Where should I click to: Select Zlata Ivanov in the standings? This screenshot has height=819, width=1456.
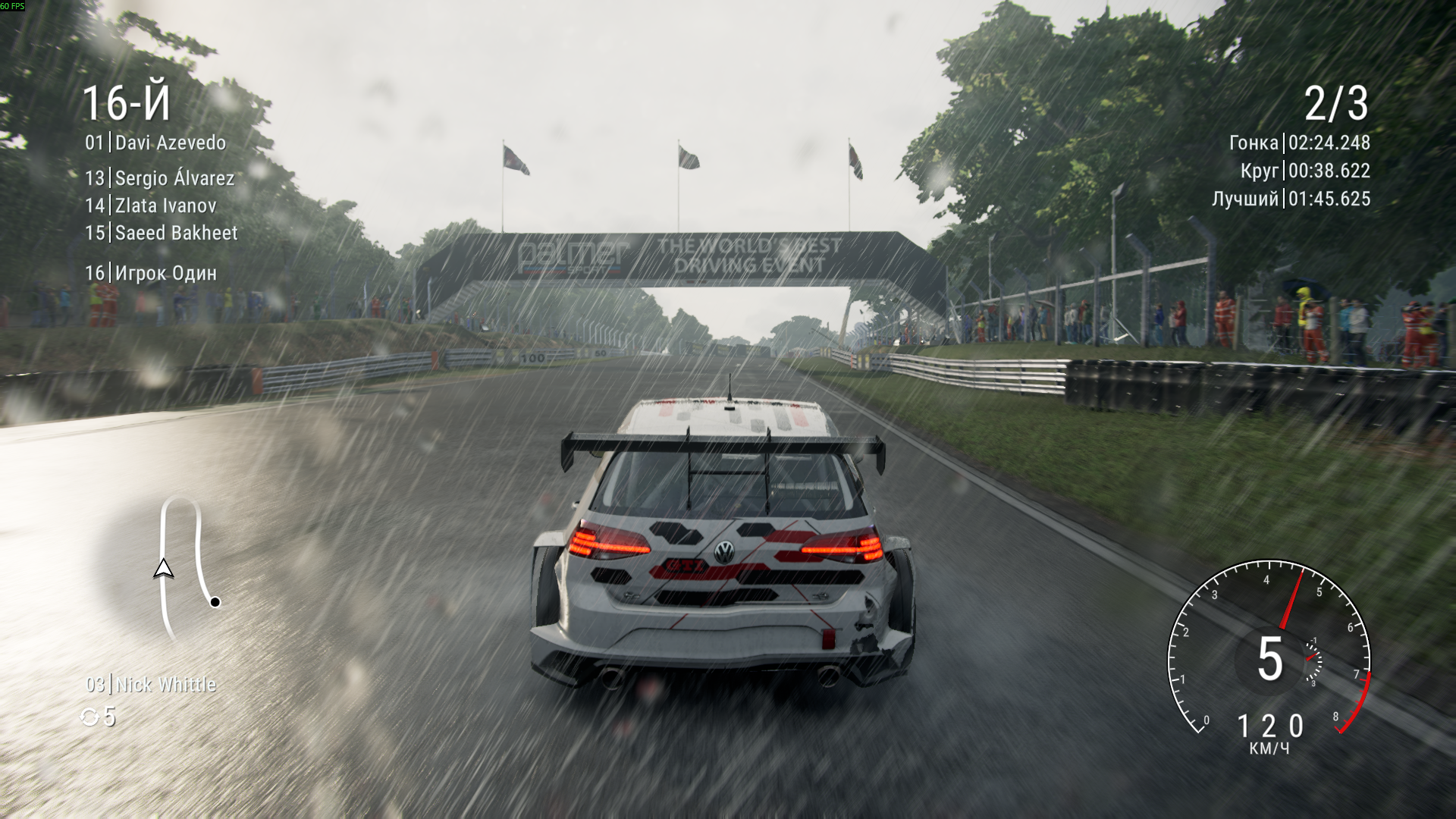[151, 206]
